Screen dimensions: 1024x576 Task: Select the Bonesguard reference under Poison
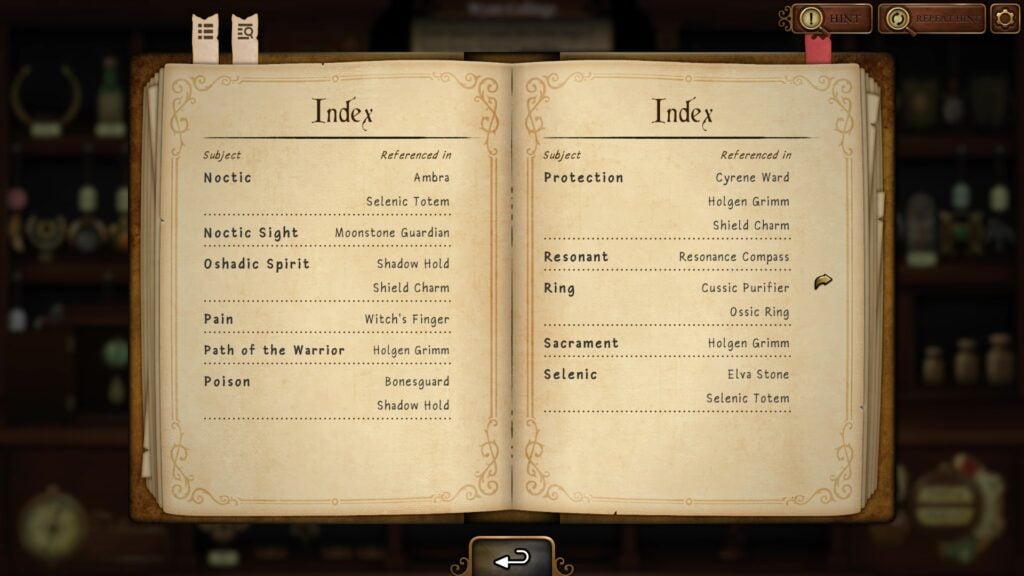pos(417,382)
